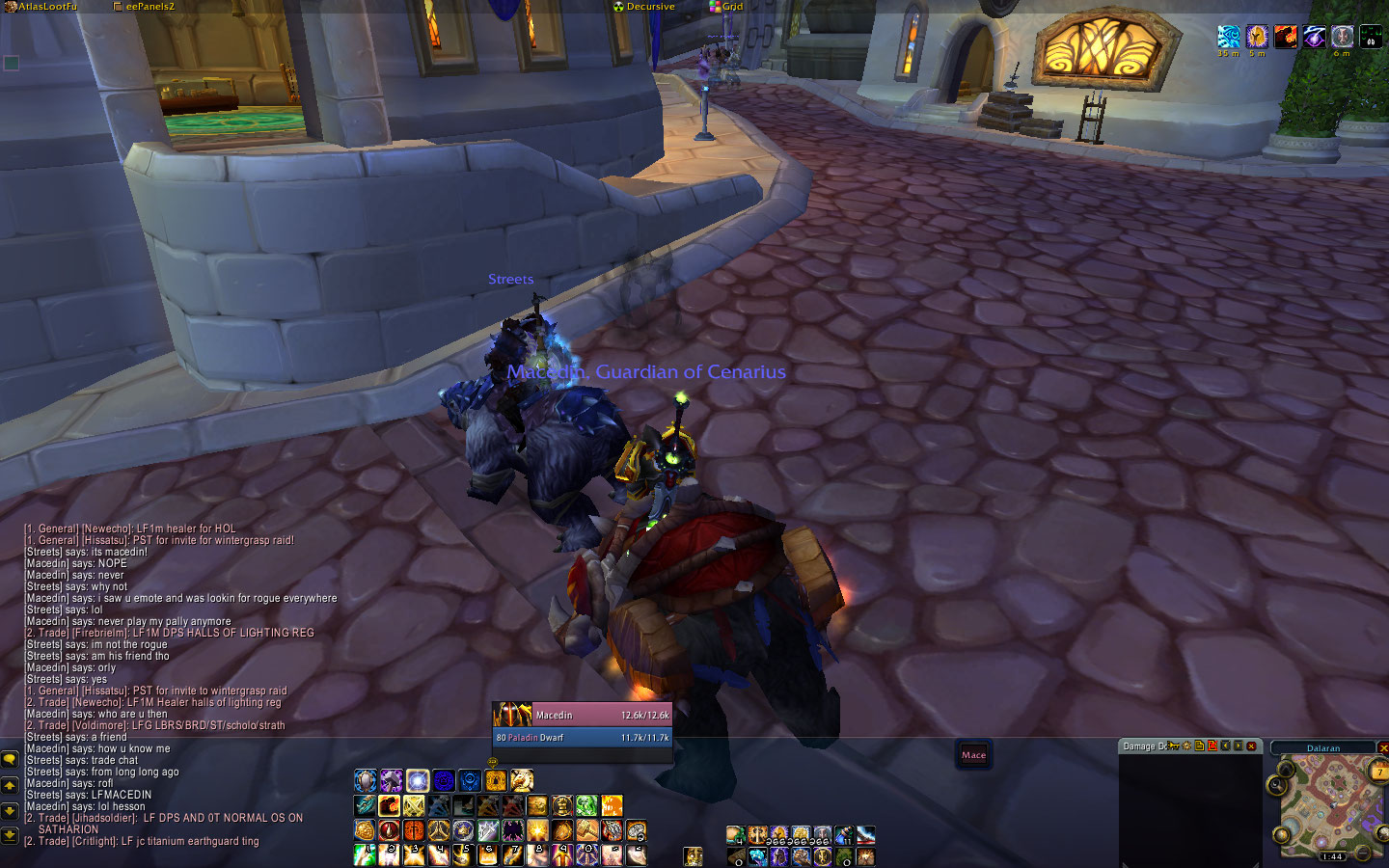Open the damage meter gear configuration

click(1186, 746)
